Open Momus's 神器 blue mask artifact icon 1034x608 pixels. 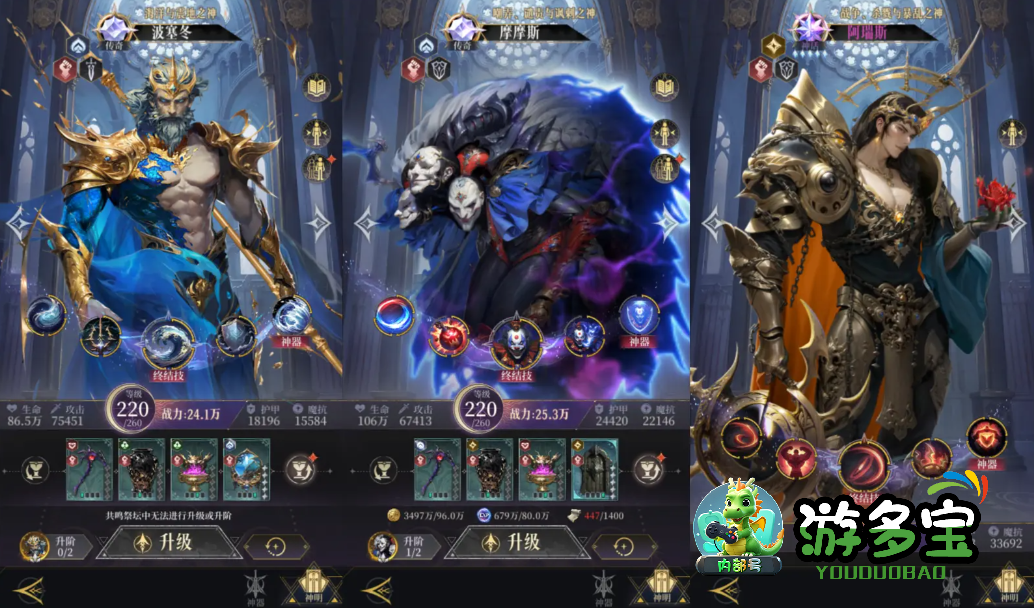tap(639, 316)
